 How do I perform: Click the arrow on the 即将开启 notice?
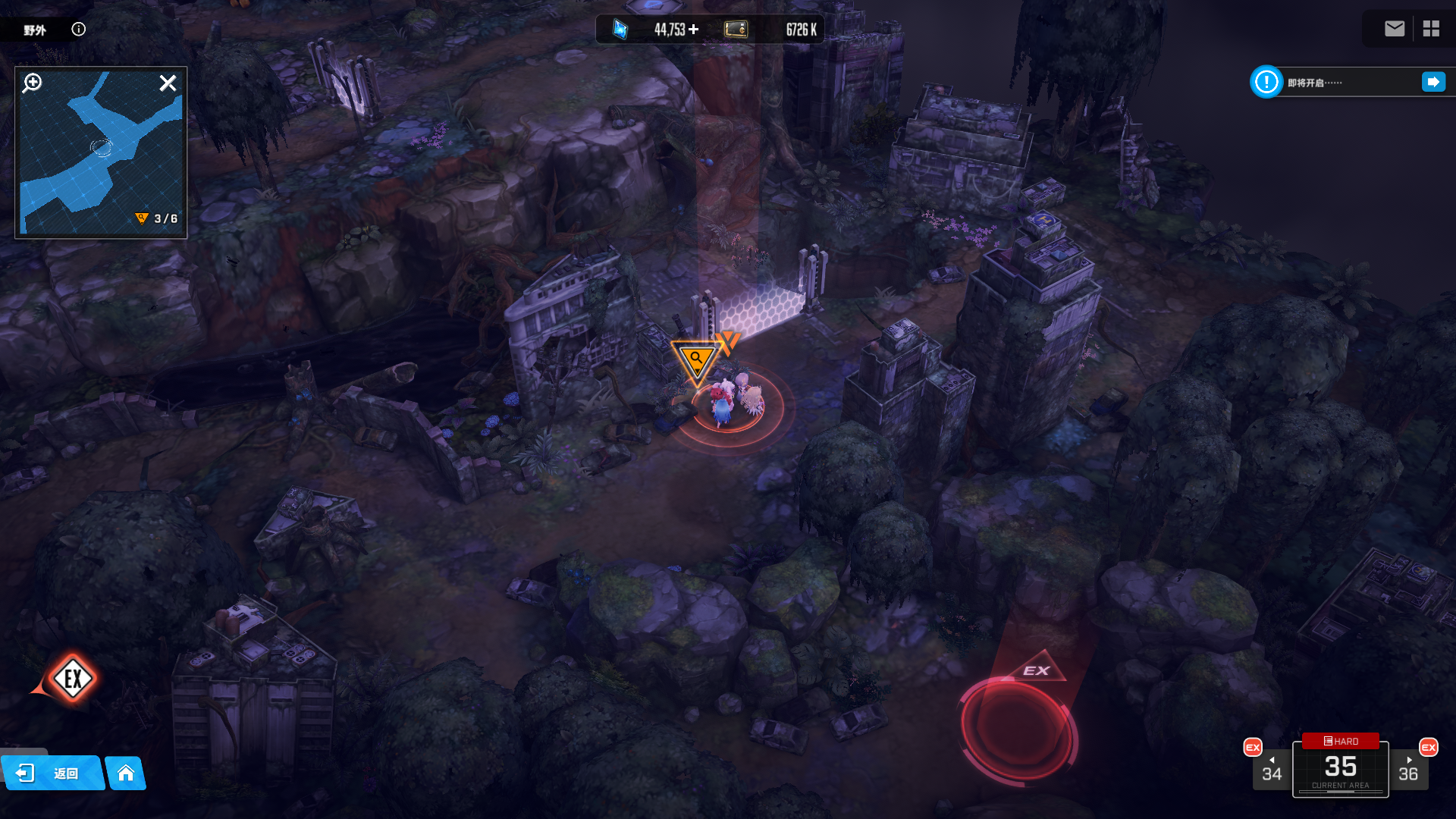(x=1433, y=82)
